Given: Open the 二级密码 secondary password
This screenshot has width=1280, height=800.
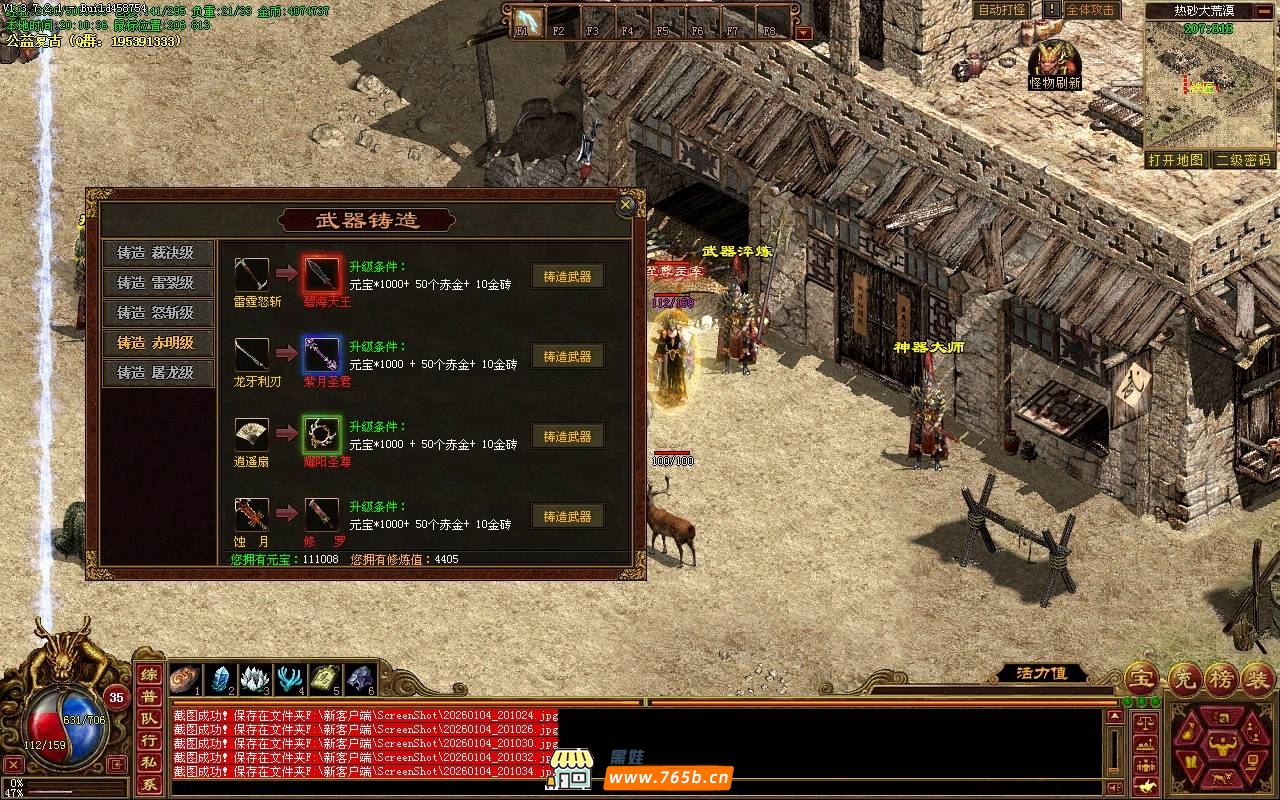Looking at the screenshot, I should pyautogui.click(x=1243, y=160).
